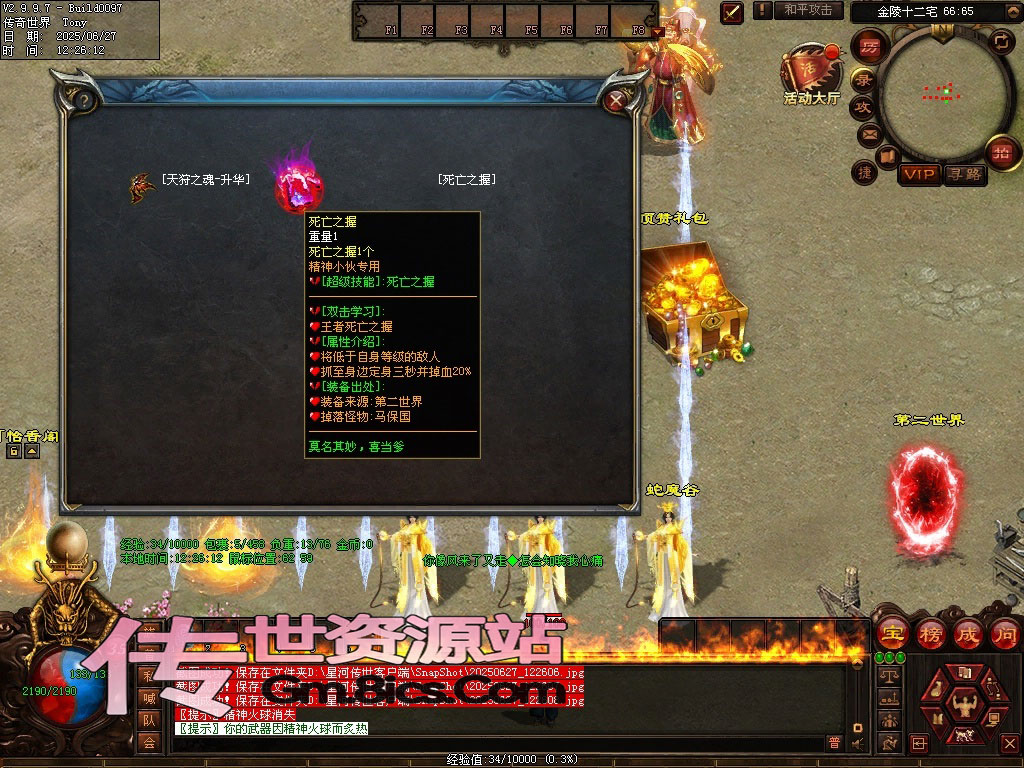The width and height of the screenshot is (1024, 768).
Task: Open the 历 calendar button
Action: [x=870, y=47]
